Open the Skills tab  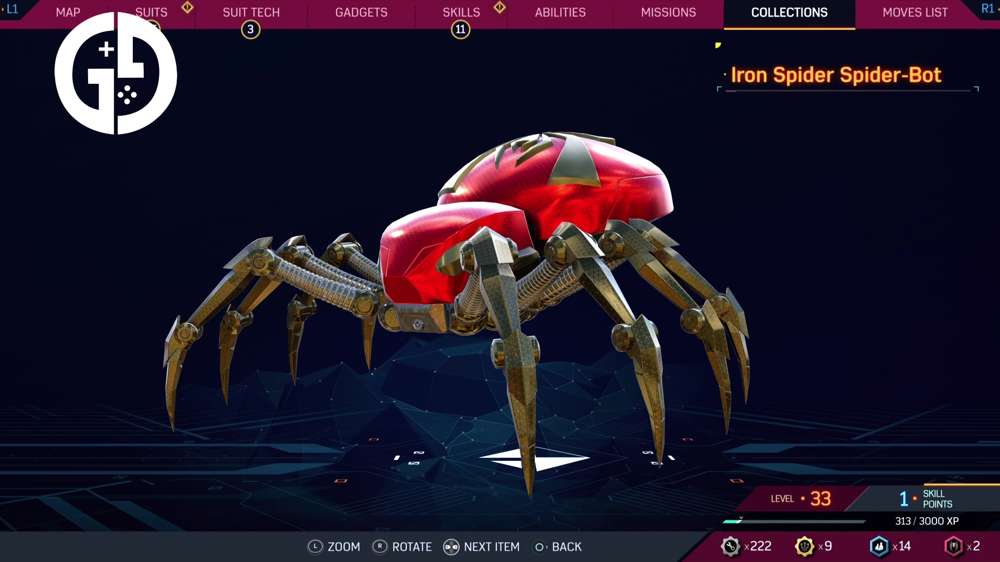coord(461,13)
